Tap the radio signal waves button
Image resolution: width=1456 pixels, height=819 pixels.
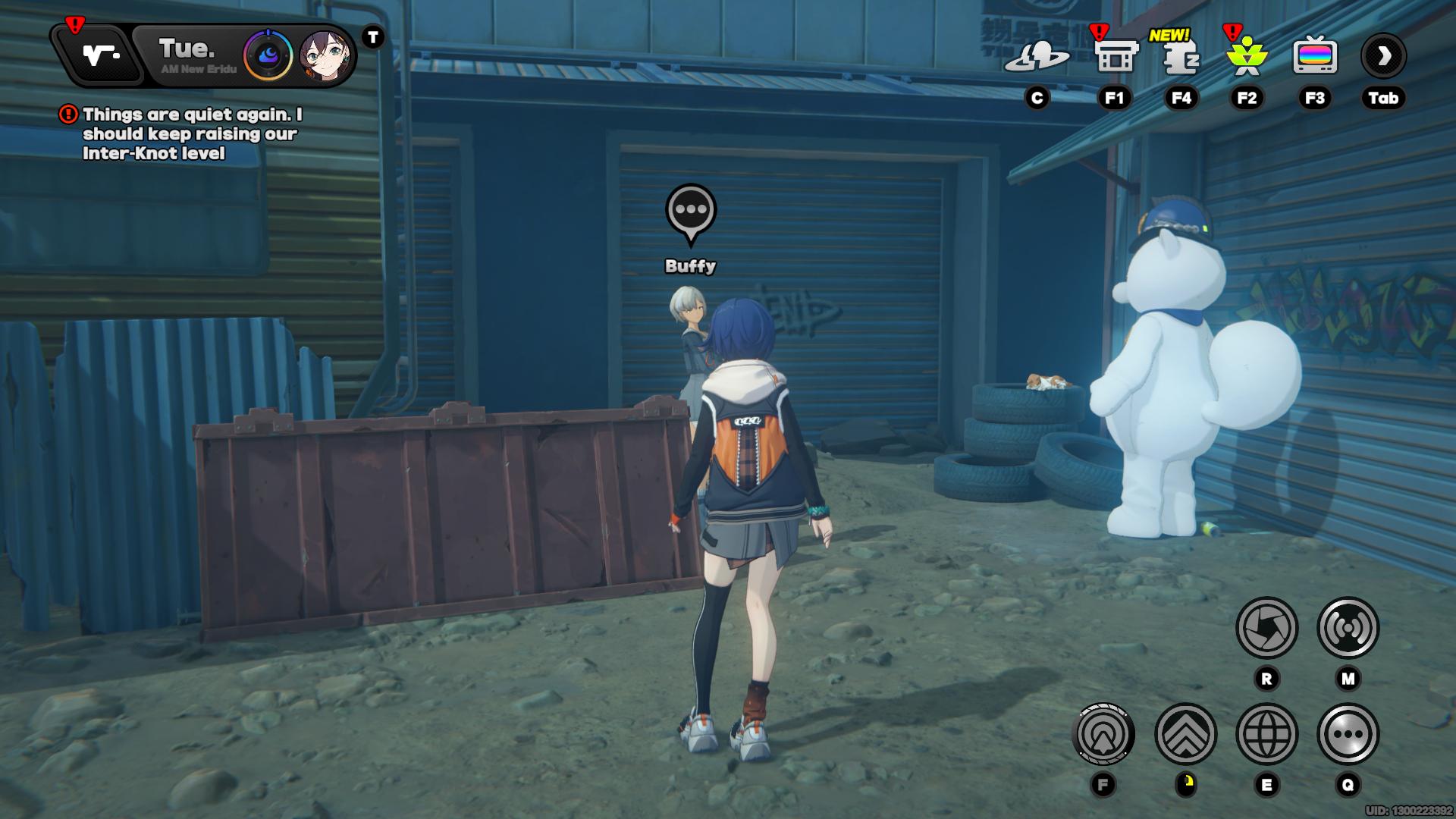(x=1348, y=628)
